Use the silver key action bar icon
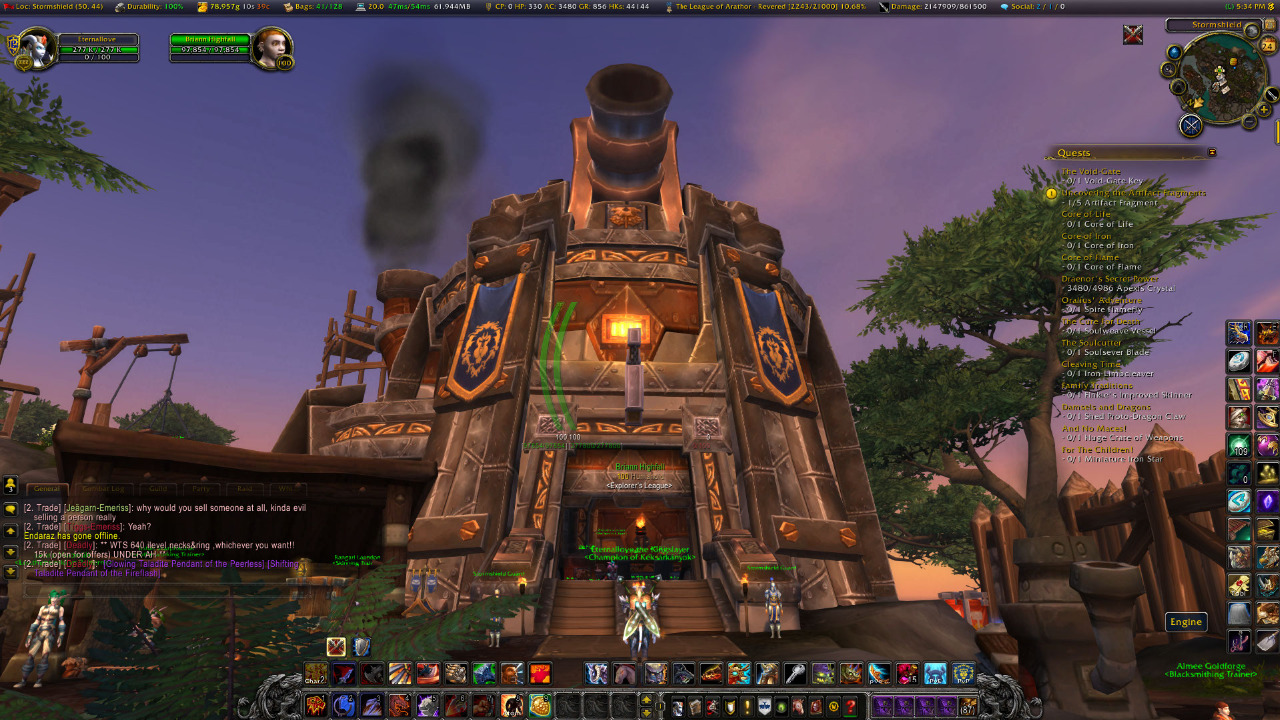1280x720 pixels. click(x=795, y=674)
